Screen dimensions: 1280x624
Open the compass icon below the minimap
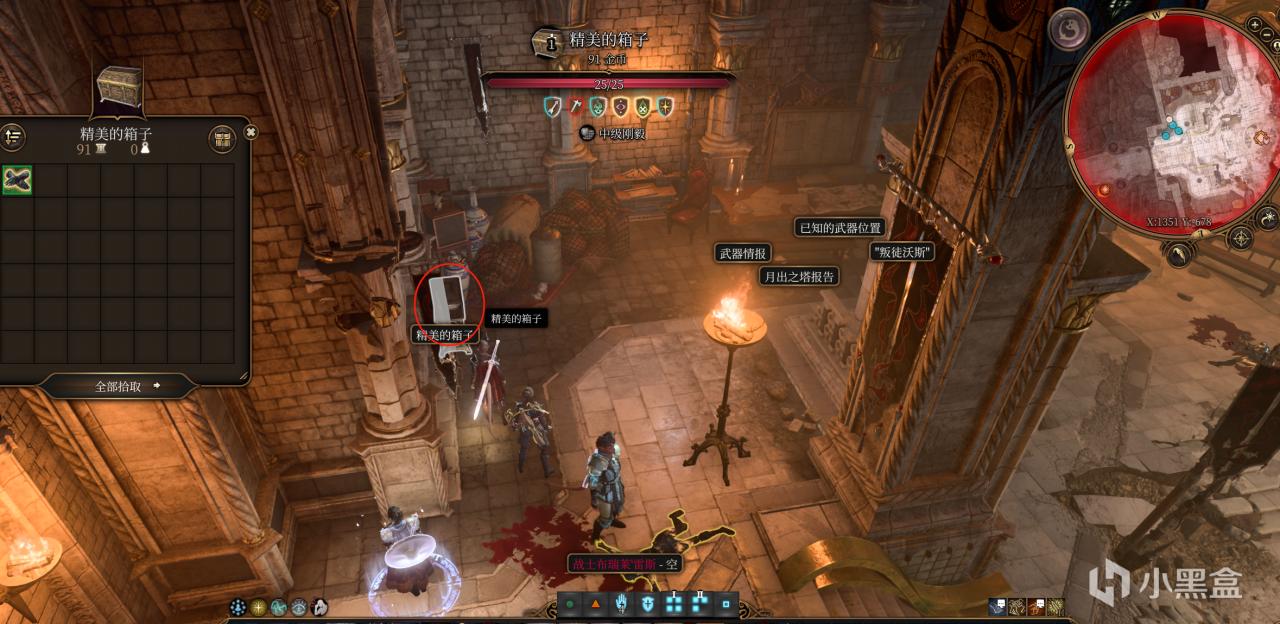1240,238
